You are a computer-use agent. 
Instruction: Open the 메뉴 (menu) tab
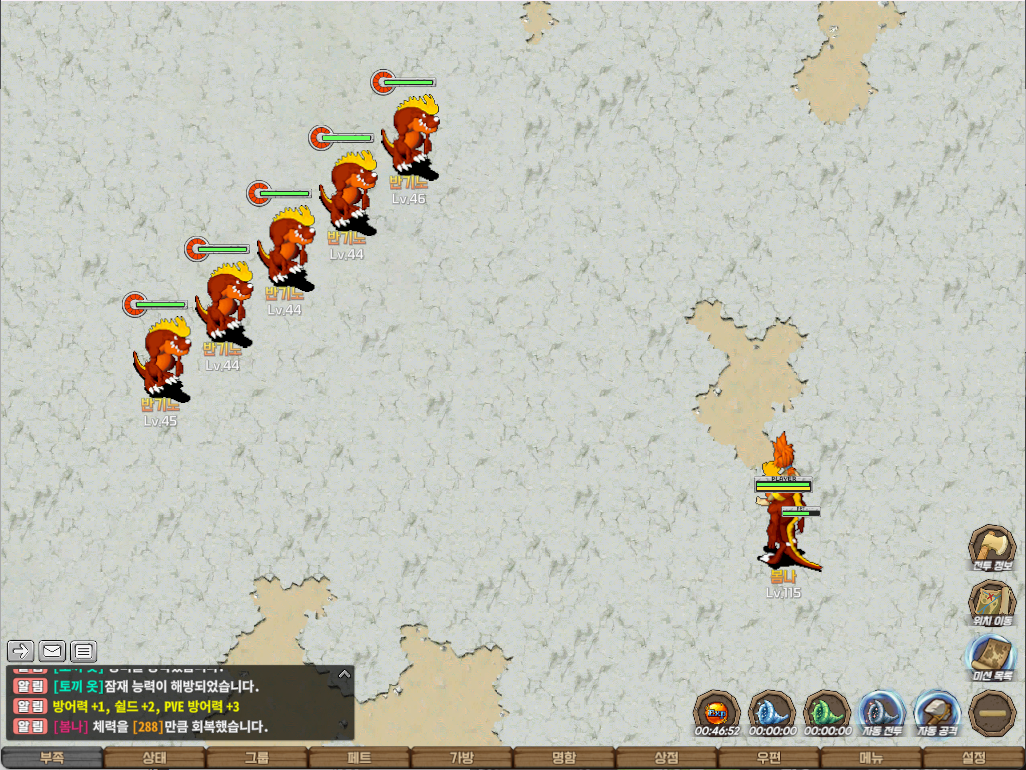coord(871,758)
